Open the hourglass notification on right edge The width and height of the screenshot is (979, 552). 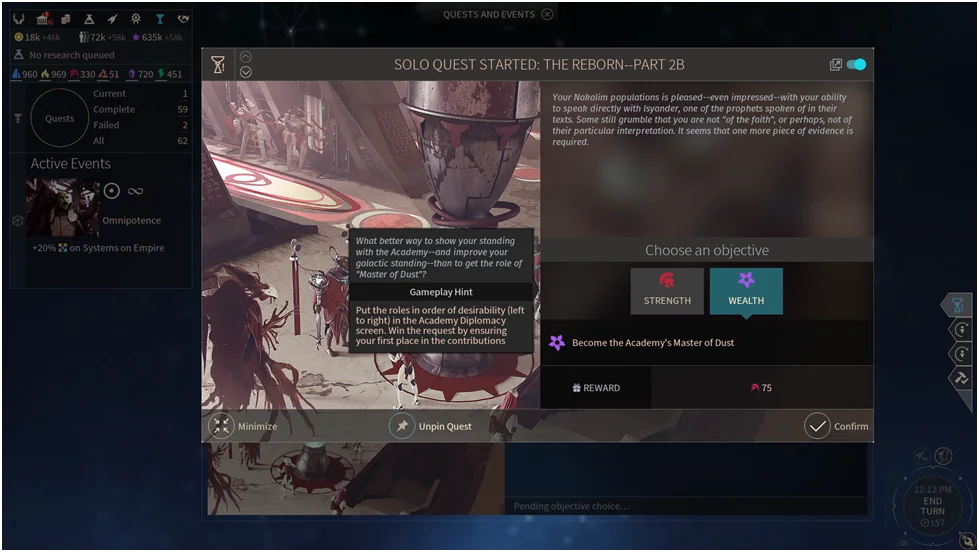pyautogui.click(x=957, y=305)
